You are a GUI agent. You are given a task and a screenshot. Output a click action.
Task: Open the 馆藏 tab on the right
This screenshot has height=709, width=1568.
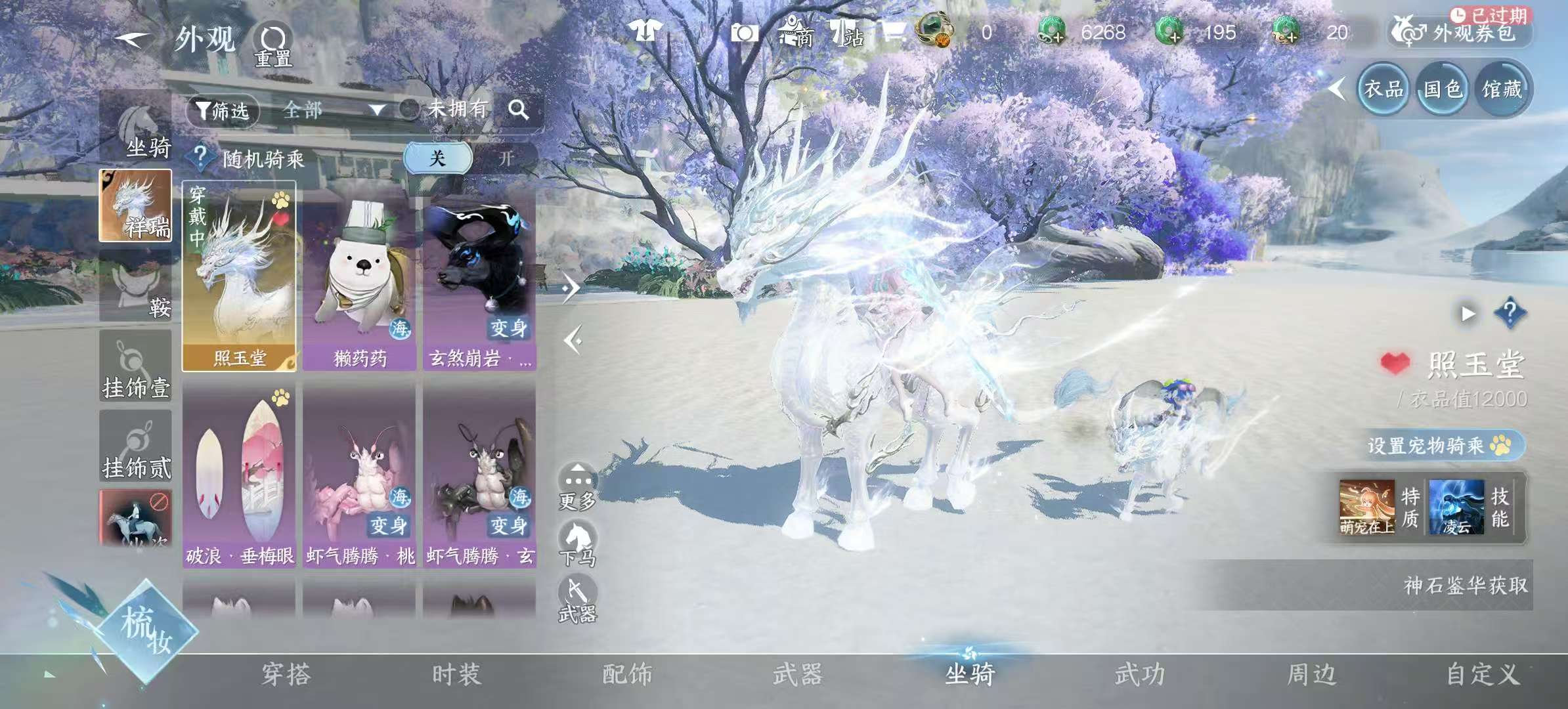pyautogui.click(x=1503, y=90)
